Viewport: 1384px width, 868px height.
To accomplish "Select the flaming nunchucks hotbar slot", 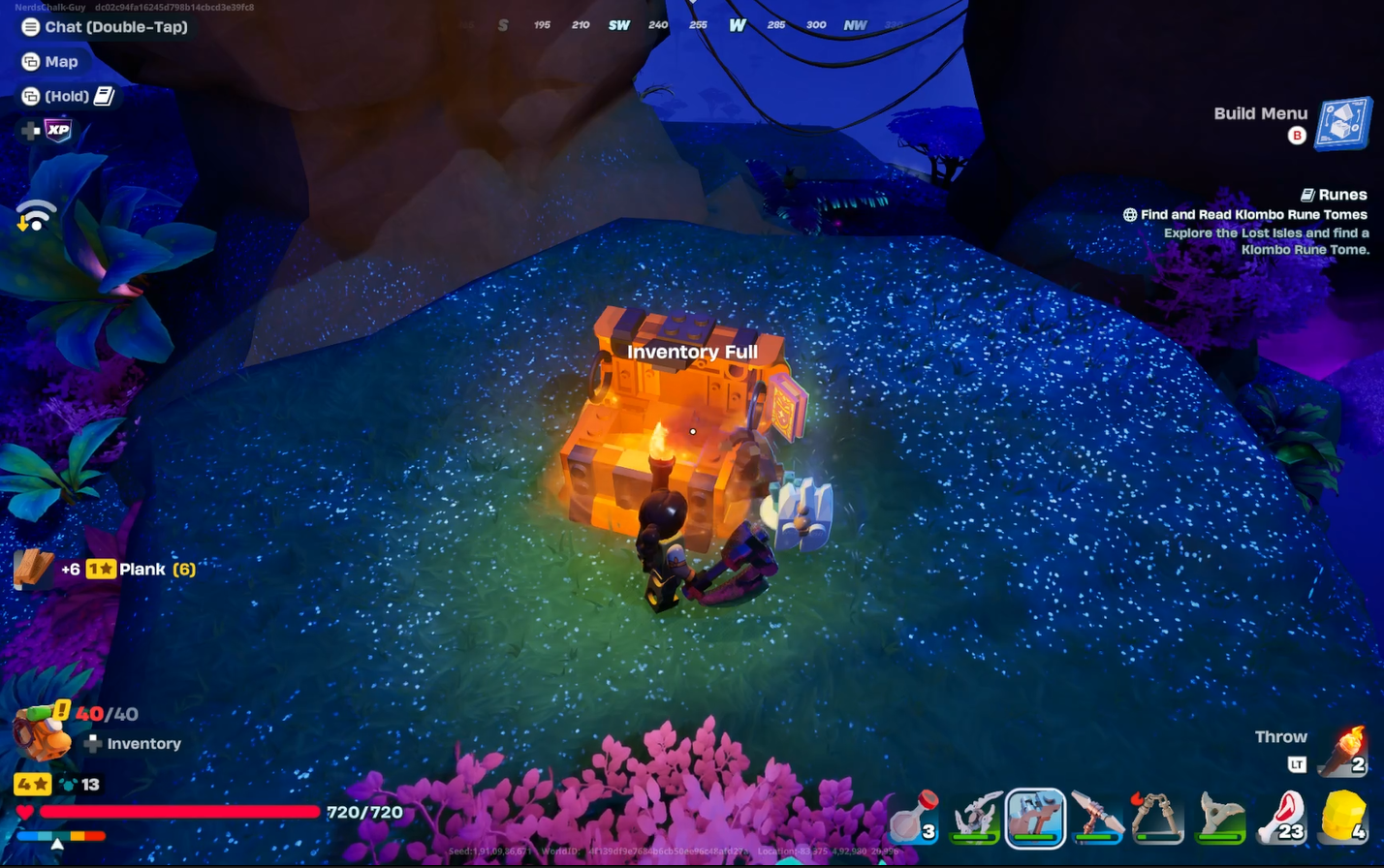I will click(x=1158, y=819).
